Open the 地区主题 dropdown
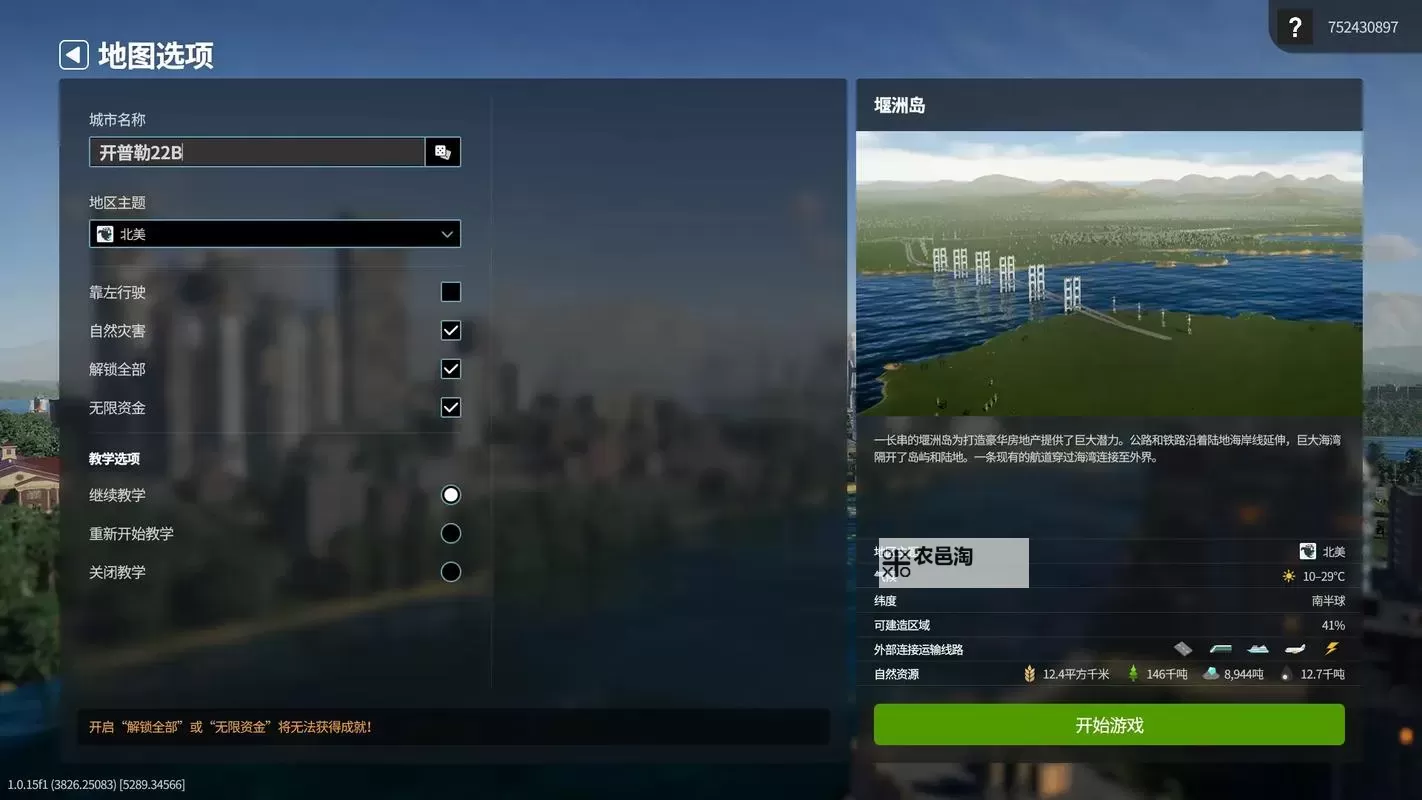1422x800 pixels. [275, 233]
